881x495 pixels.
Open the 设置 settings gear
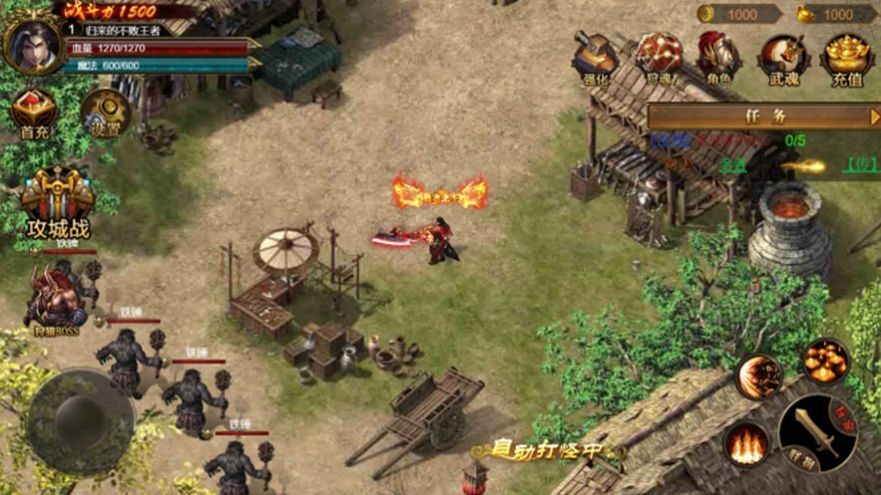[x=105, y=112]
